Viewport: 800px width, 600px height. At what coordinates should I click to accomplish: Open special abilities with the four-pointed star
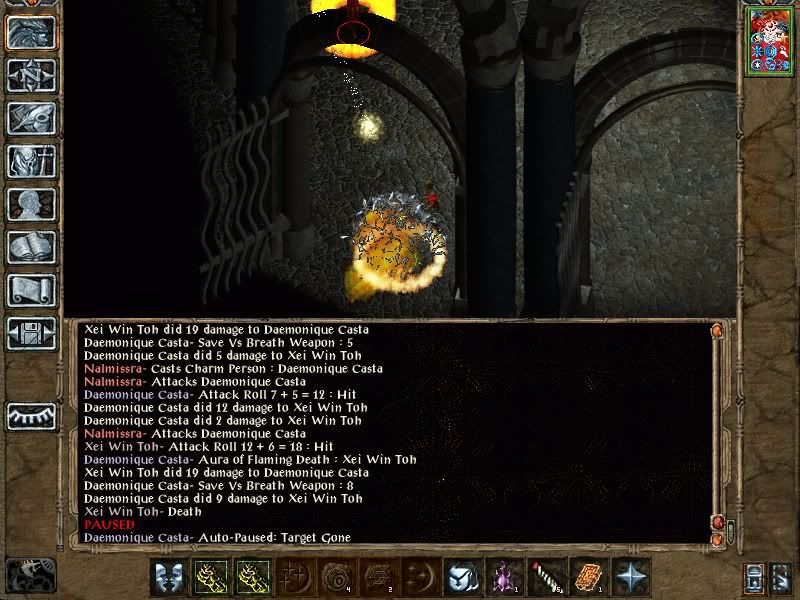click(625, 575)
